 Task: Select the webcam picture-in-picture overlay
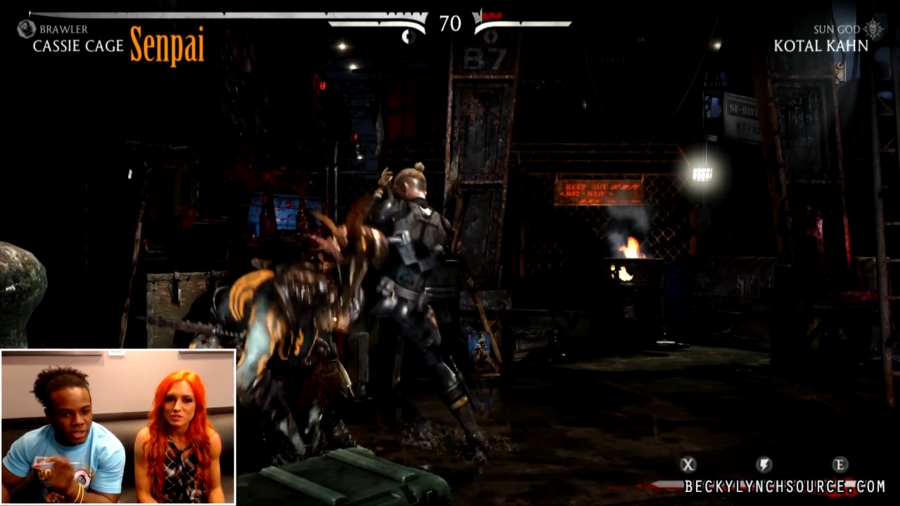point(118,426)
